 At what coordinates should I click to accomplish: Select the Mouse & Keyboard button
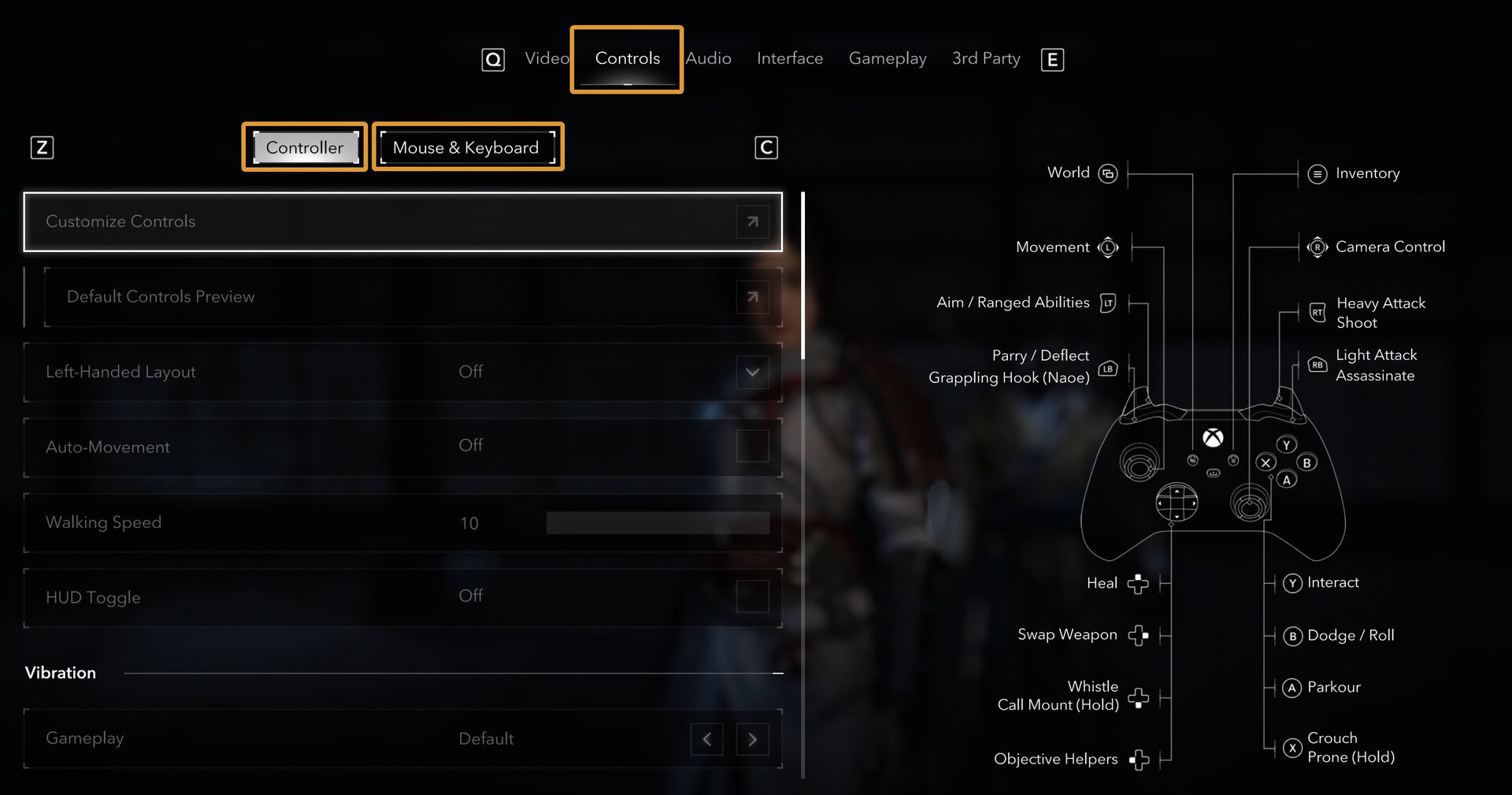[467, 147]
